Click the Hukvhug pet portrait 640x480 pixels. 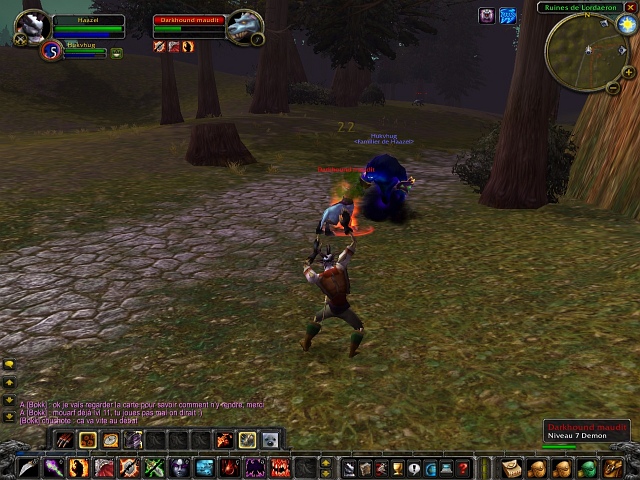pyautogui.click(x=52, y=51)
